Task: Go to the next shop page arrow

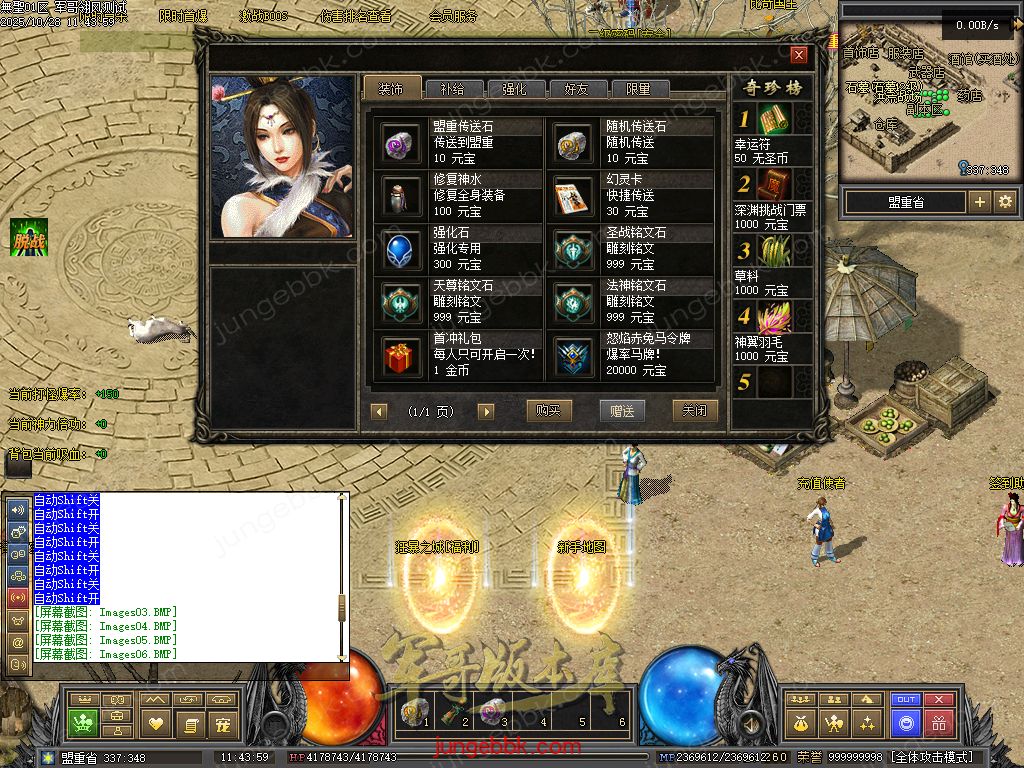Action: [x=486, y=412]
